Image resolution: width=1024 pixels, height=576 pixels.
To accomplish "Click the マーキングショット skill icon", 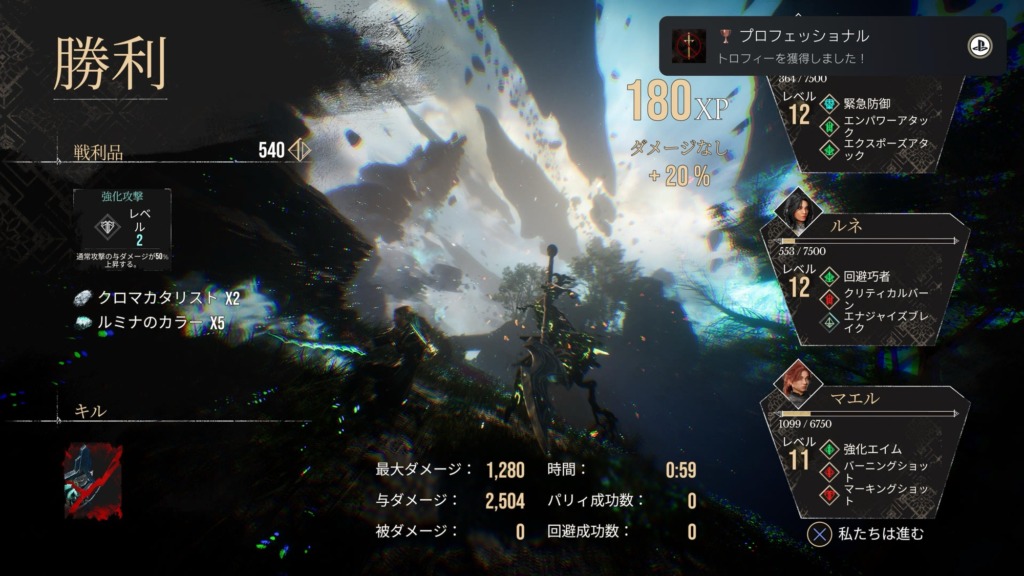I will click(x=828, y=494).
